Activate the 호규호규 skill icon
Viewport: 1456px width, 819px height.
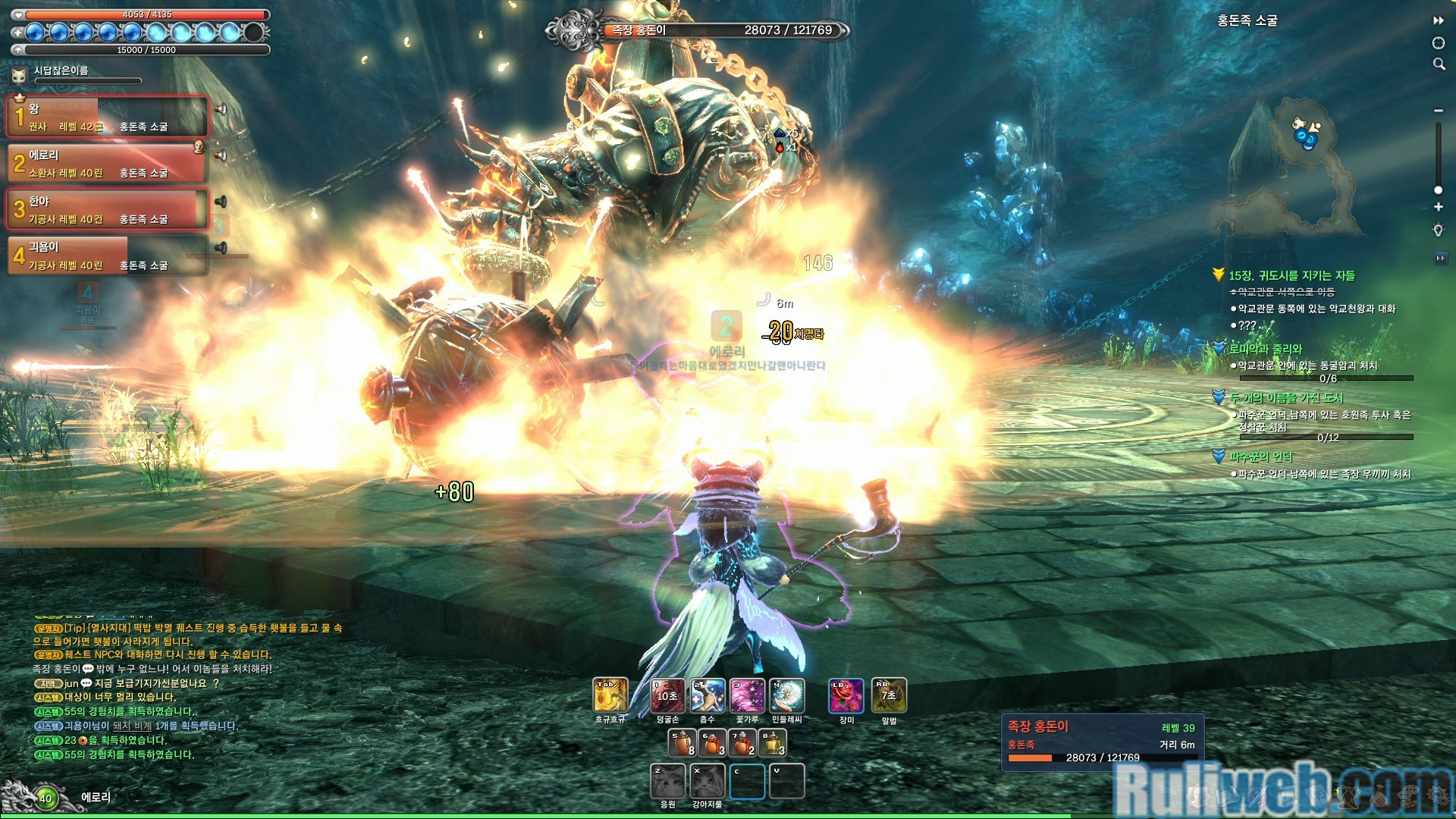coord(610,695)
